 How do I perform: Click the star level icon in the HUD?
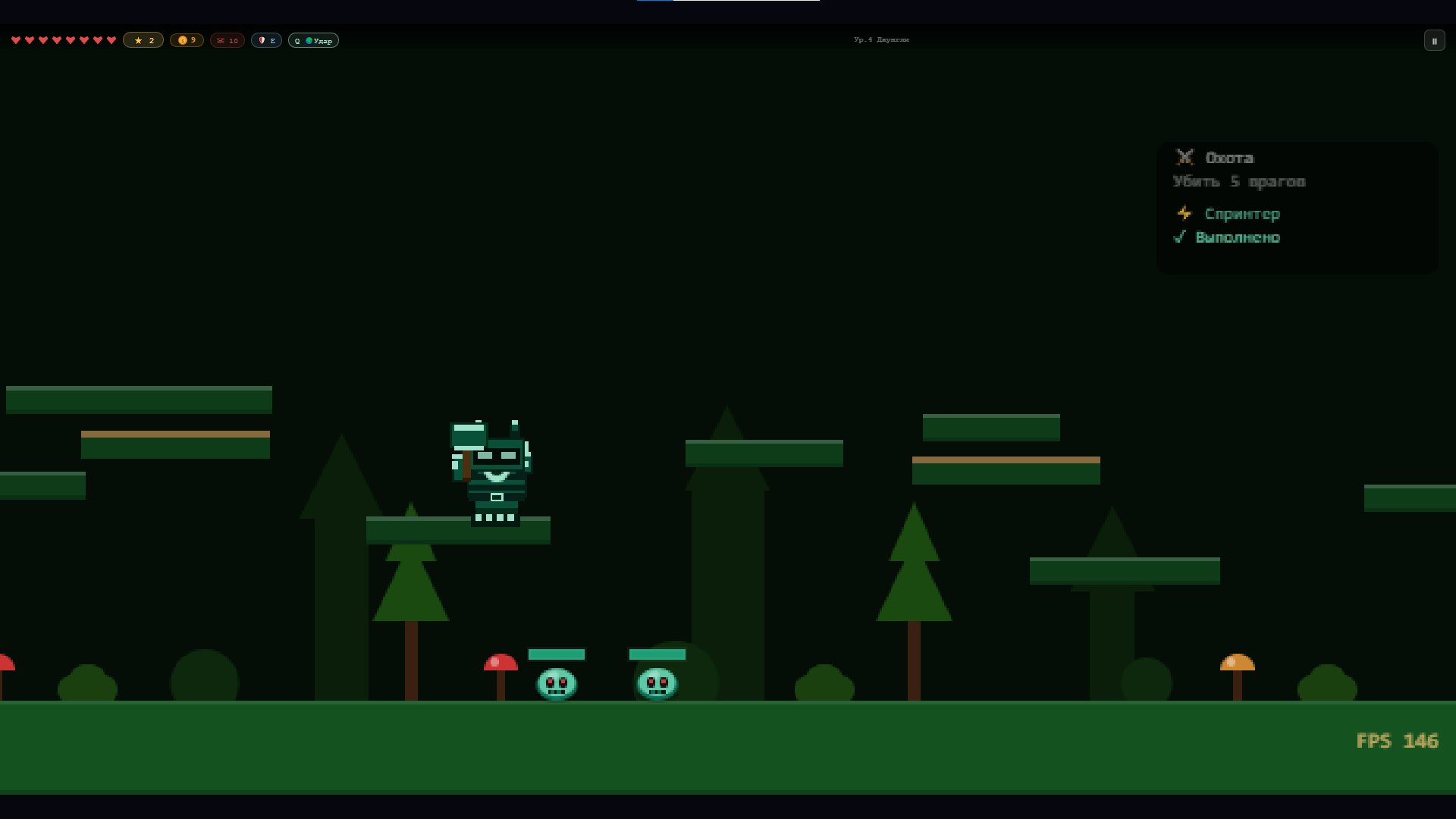point(138,40)
